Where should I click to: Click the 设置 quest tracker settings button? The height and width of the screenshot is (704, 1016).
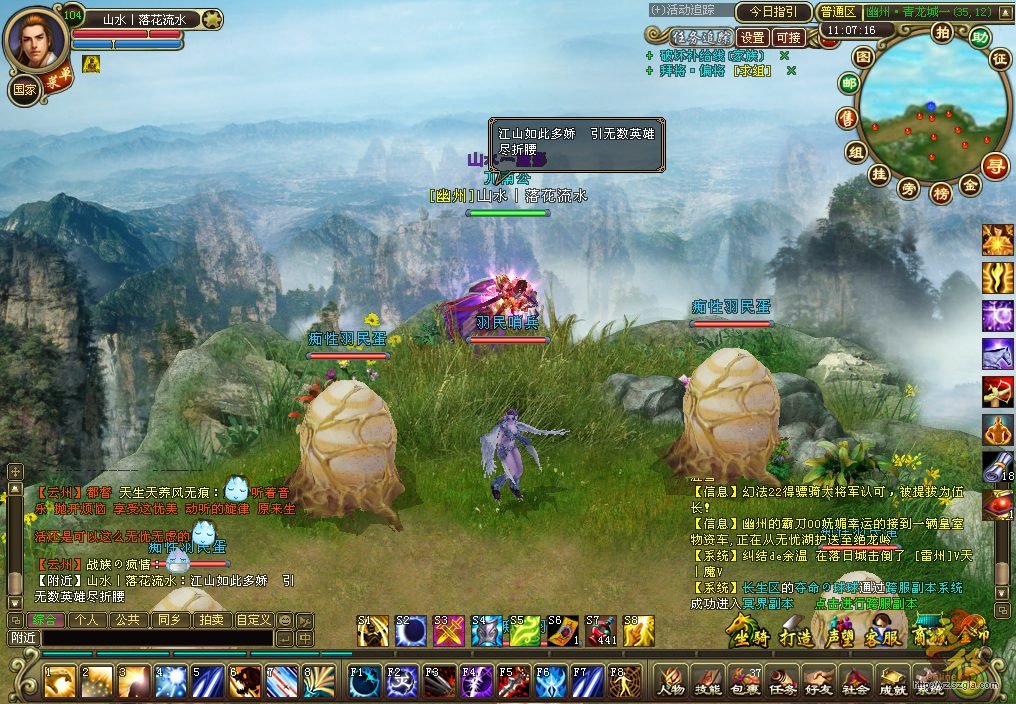pos(752,38)
